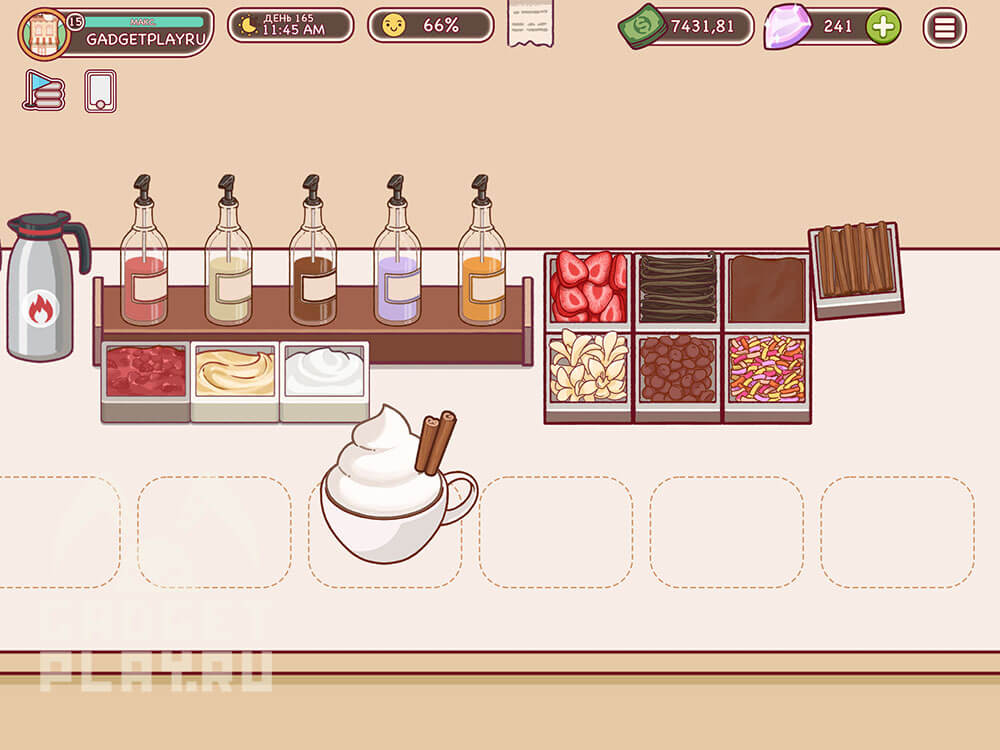Image resolution: width=1000 pixels, height=750 pixels.
Task: Select the red jam tub
Action: point(145,375)
